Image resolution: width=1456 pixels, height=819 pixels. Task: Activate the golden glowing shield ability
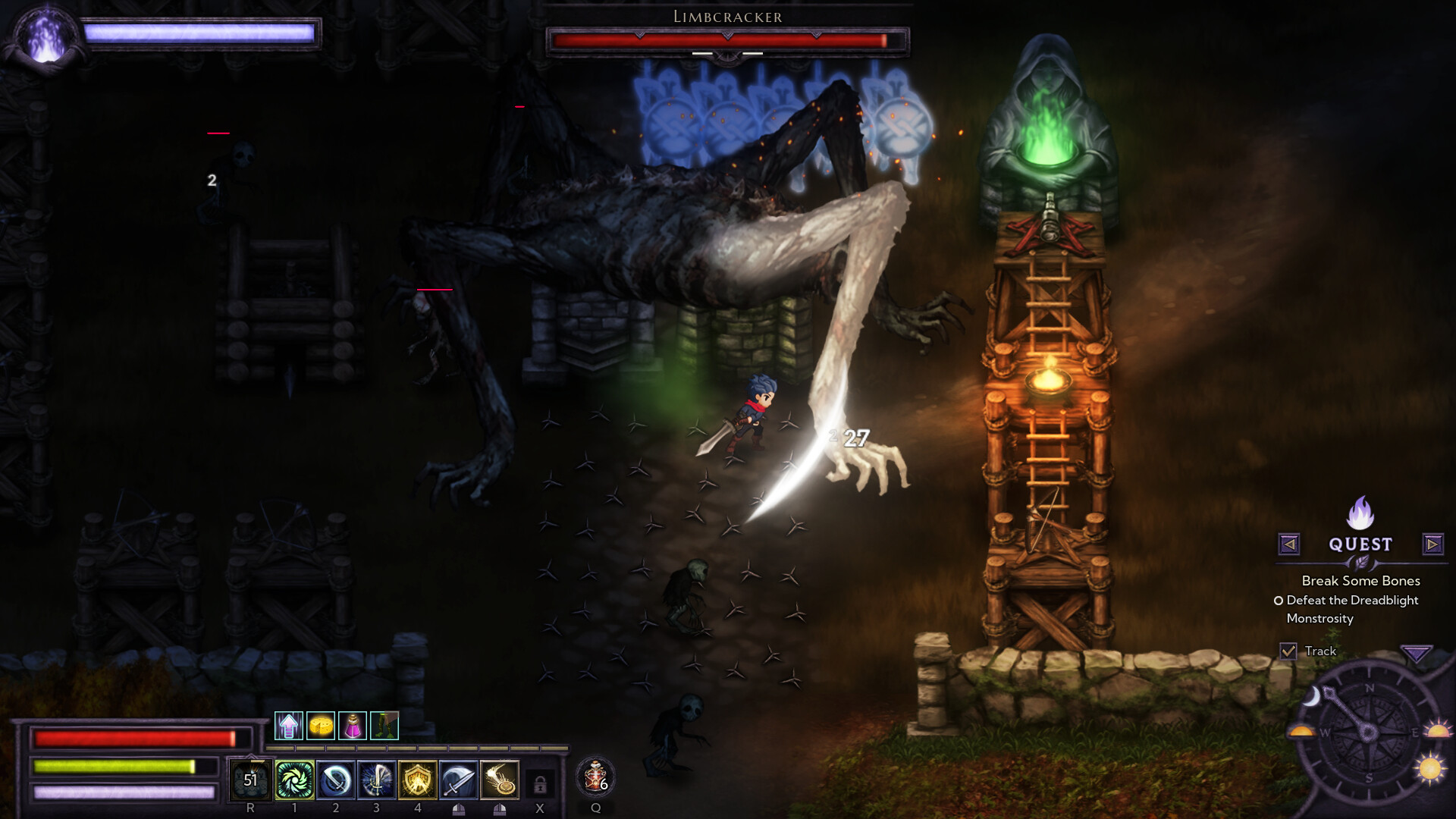pyautogui.click(x=418, y=780)
